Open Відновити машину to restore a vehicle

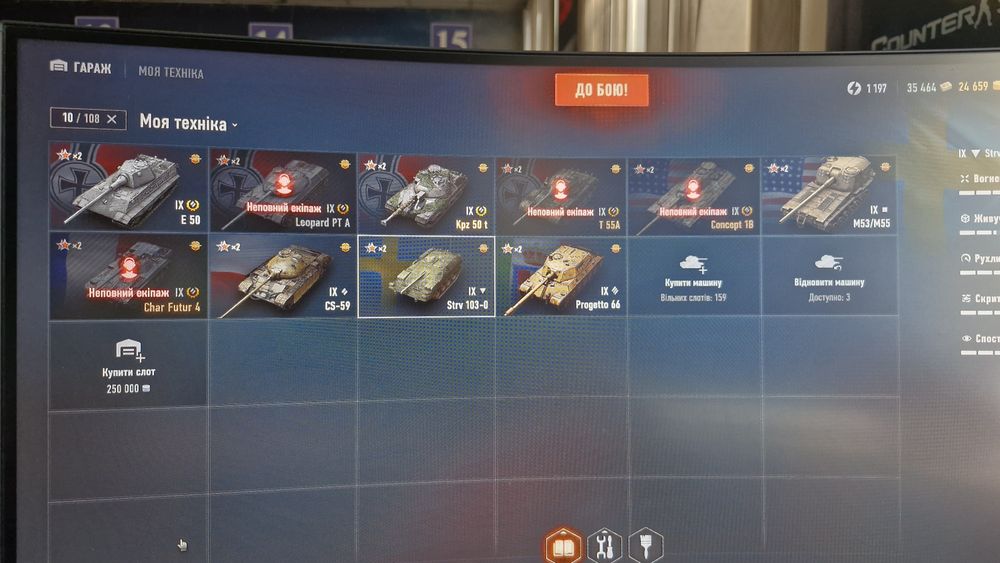tap(829, 277)
